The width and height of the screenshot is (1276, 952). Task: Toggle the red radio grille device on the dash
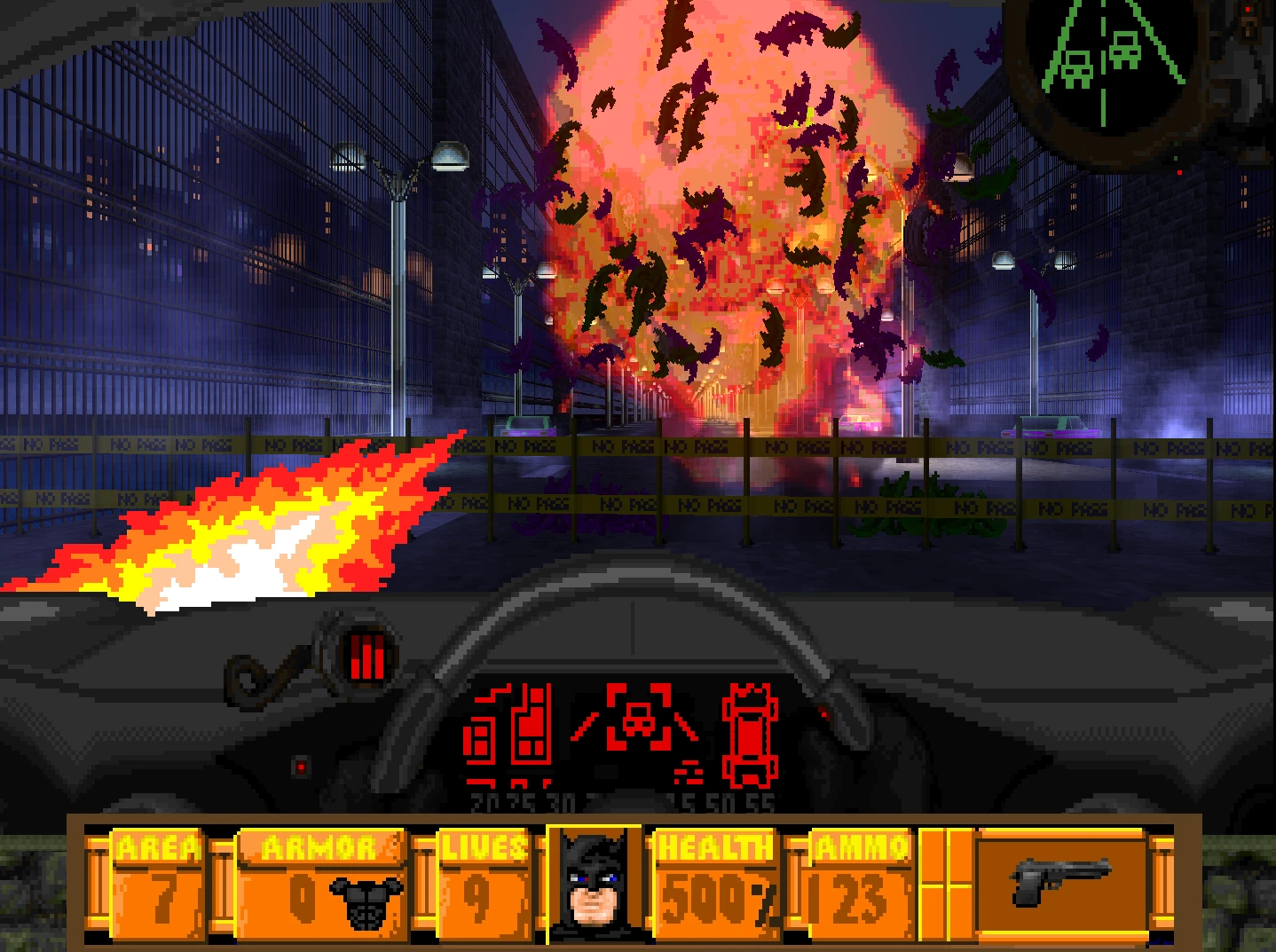tap(366, 658)
